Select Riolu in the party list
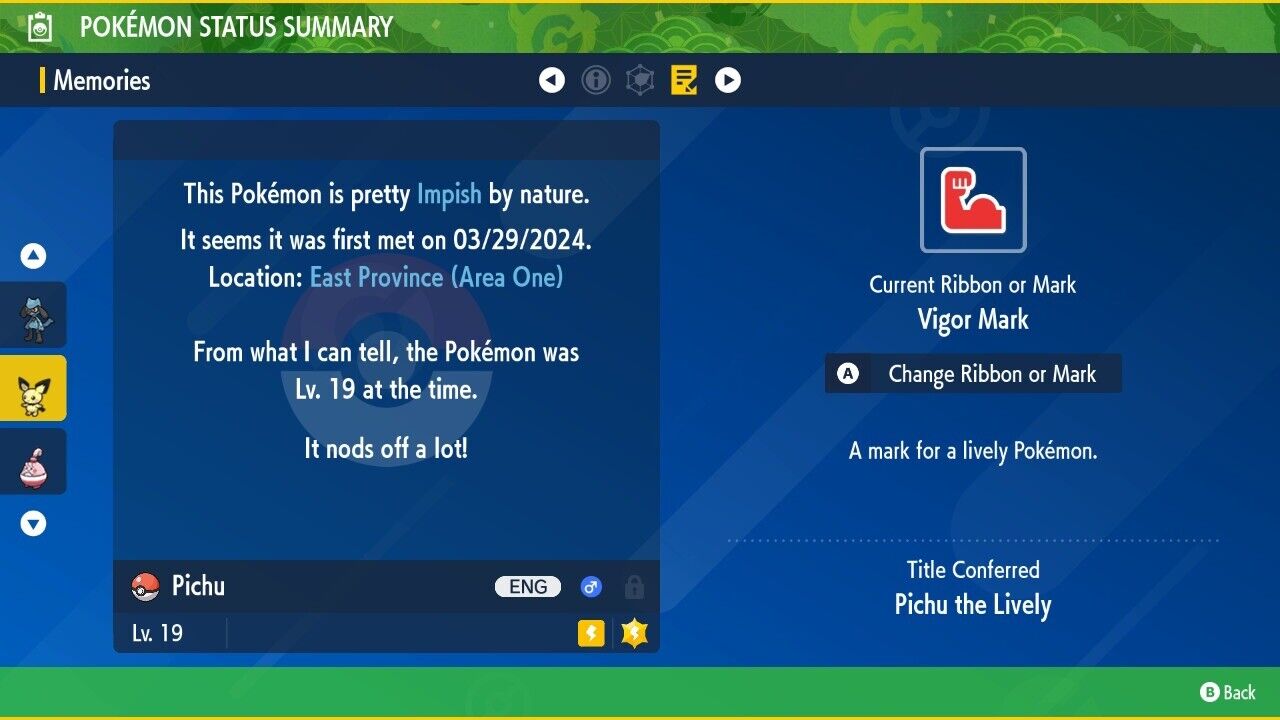The image size is (1280, 720). (x=34, y=315)
